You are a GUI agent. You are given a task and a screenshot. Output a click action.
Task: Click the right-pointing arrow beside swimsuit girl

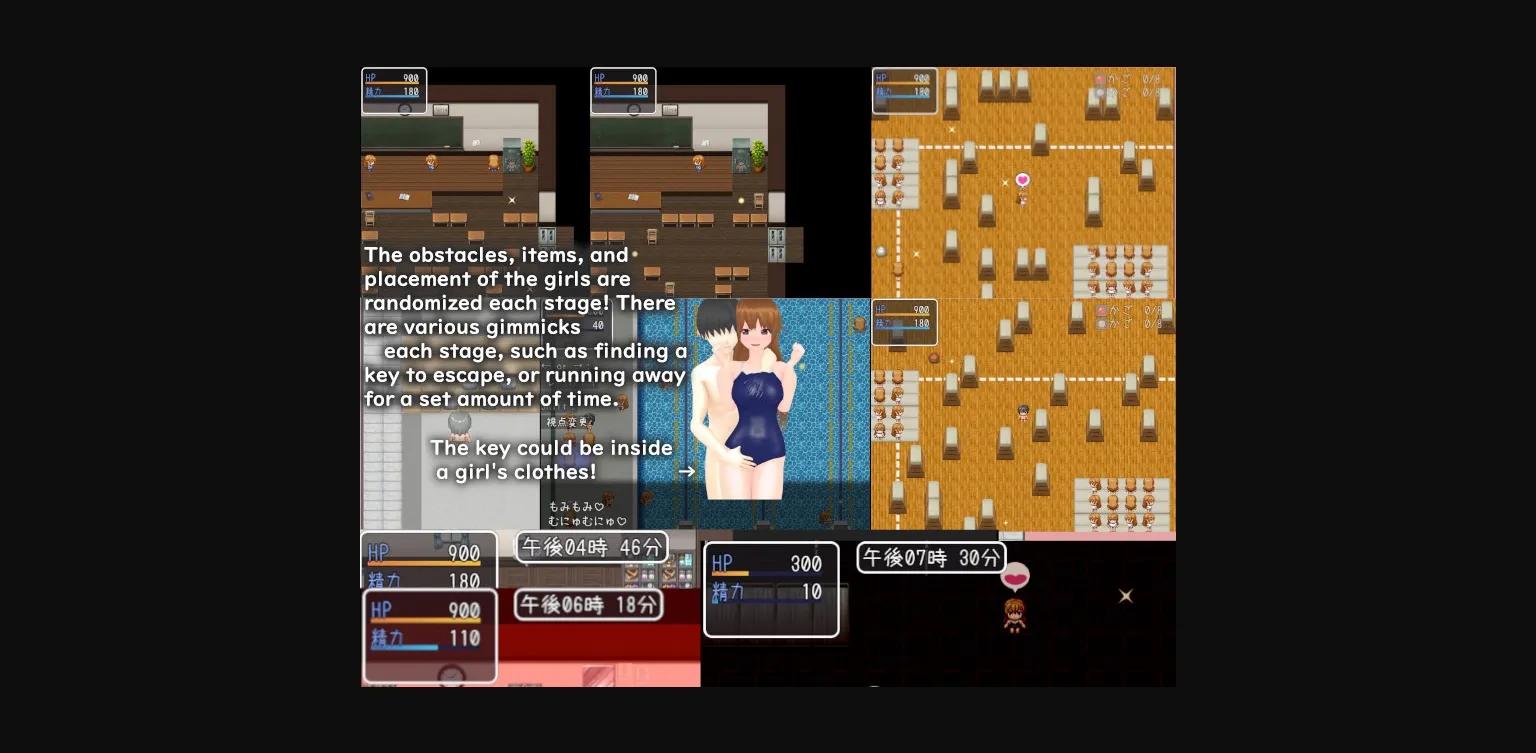(687, 471)
